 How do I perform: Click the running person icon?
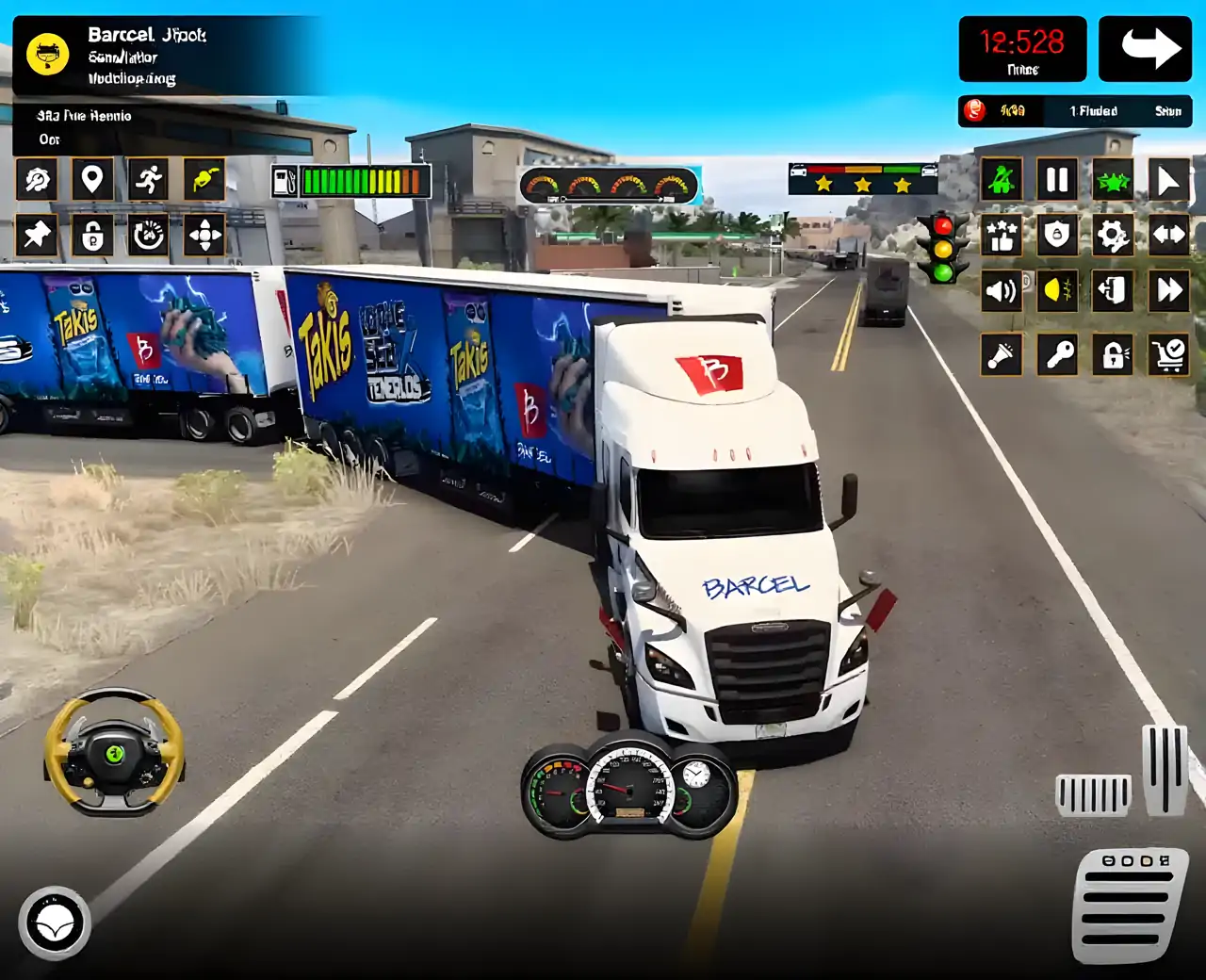coord(149,179)
